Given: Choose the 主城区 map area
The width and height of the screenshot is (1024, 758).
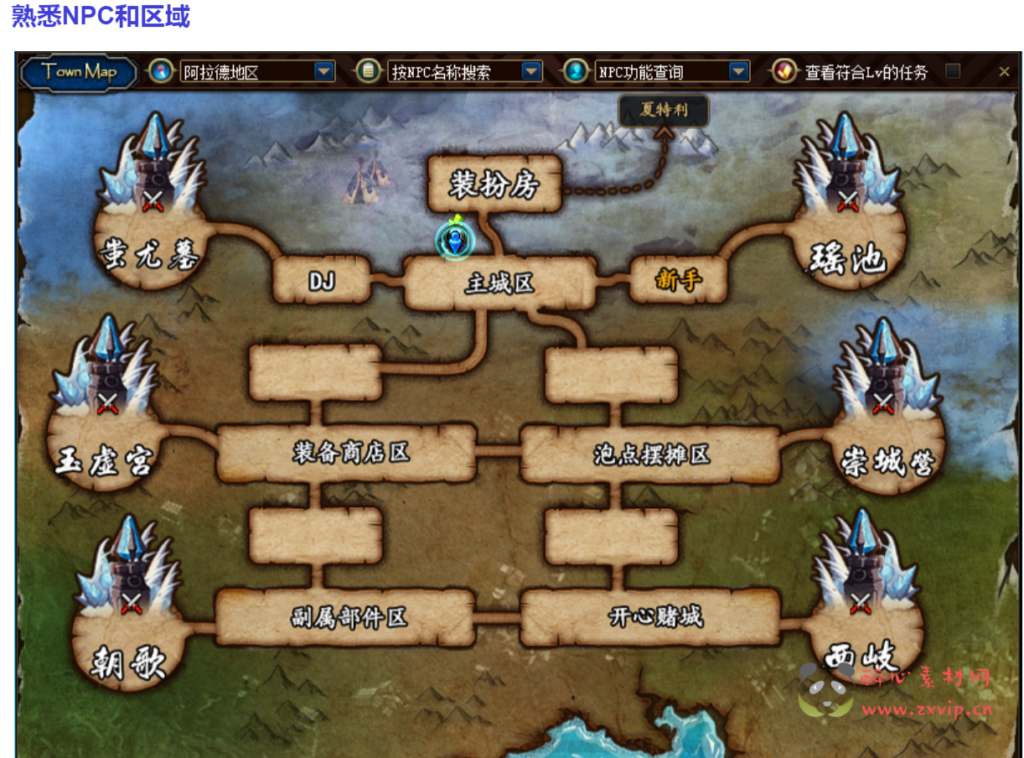Looking at the screenshot, I should 499,284.
